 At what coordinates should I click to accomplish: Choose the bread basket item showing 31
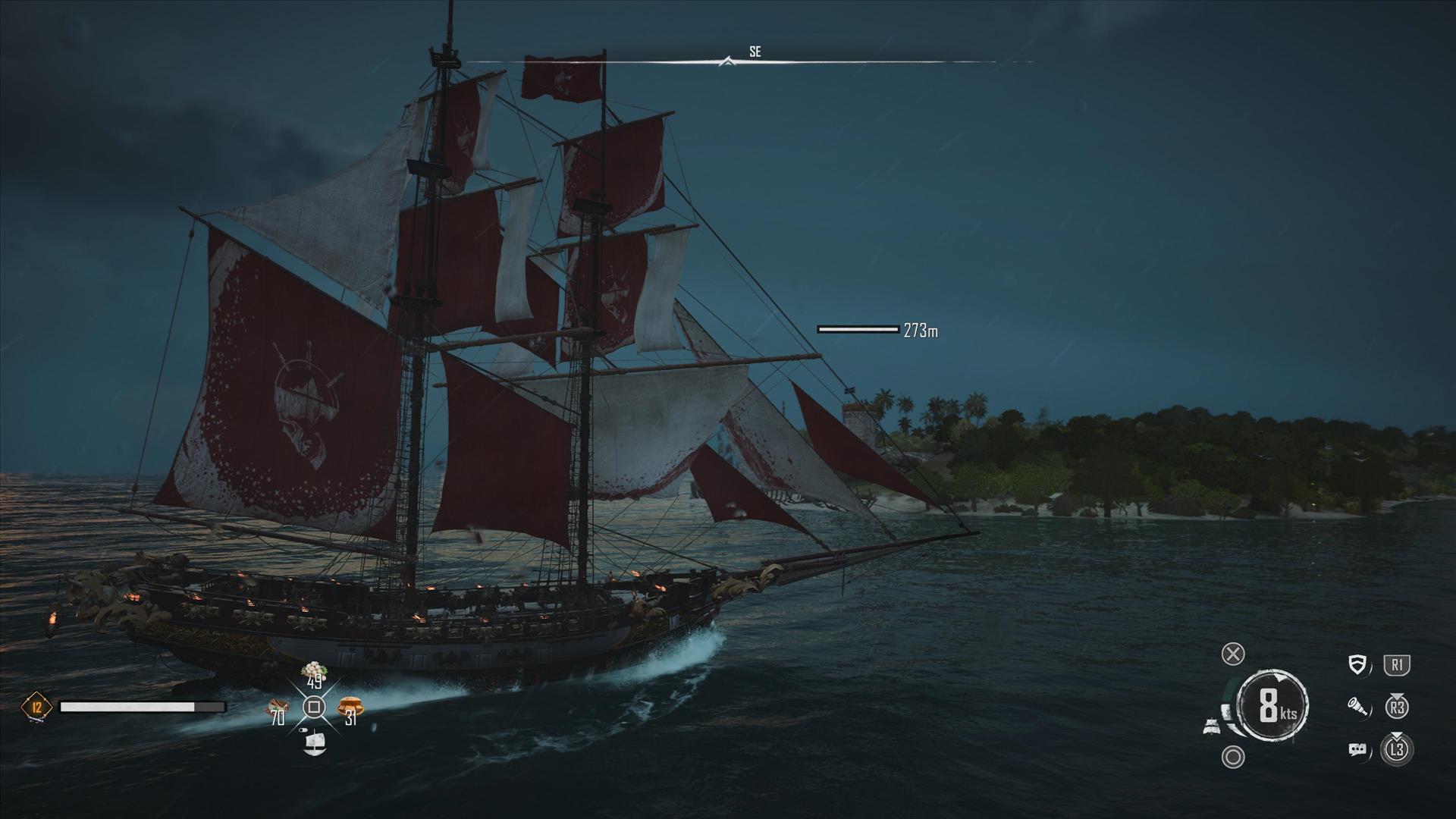pyautogui.click(x=350, y=708)
